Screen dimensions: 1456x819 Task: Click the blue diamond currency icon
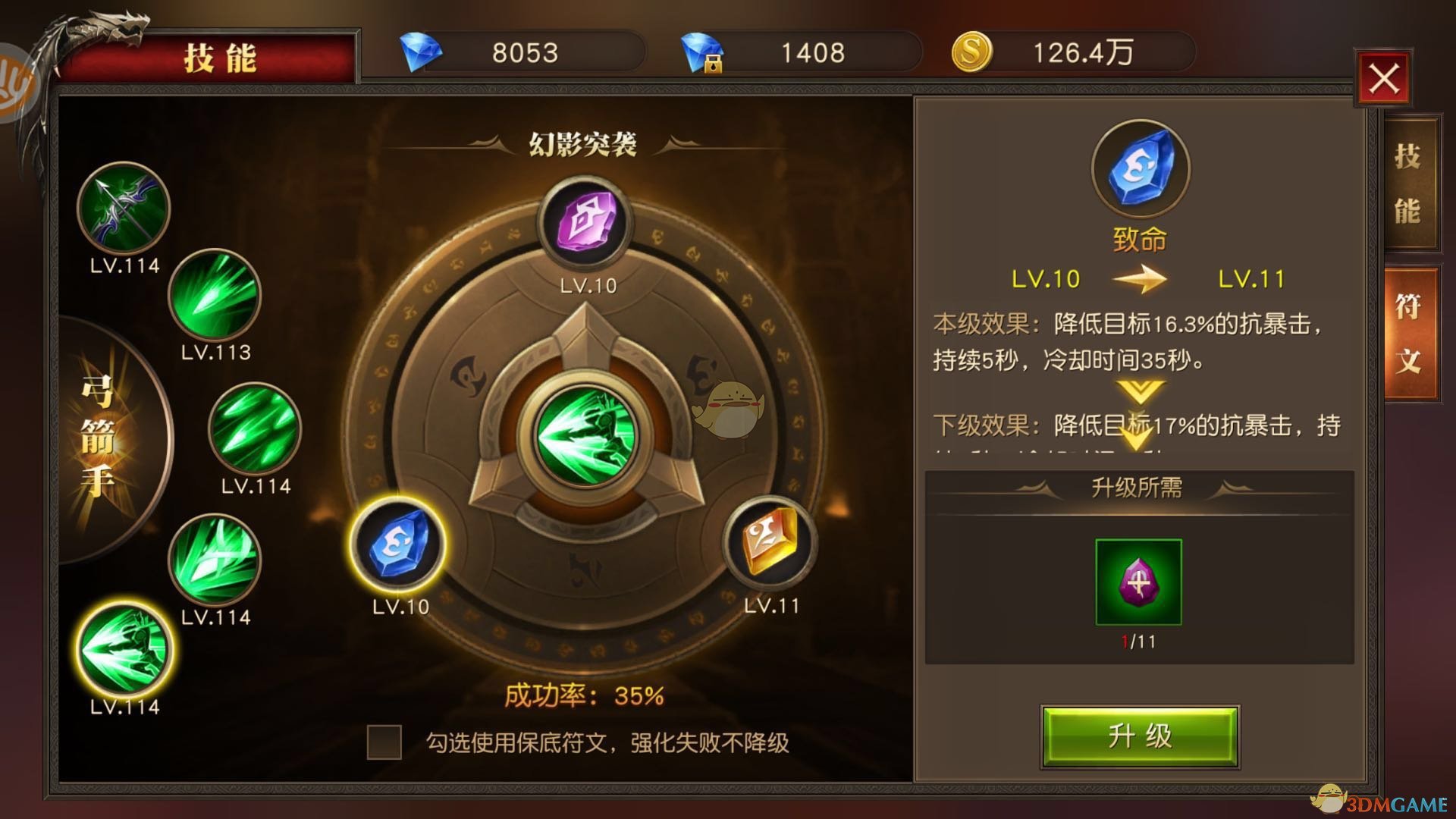point(424,51)
